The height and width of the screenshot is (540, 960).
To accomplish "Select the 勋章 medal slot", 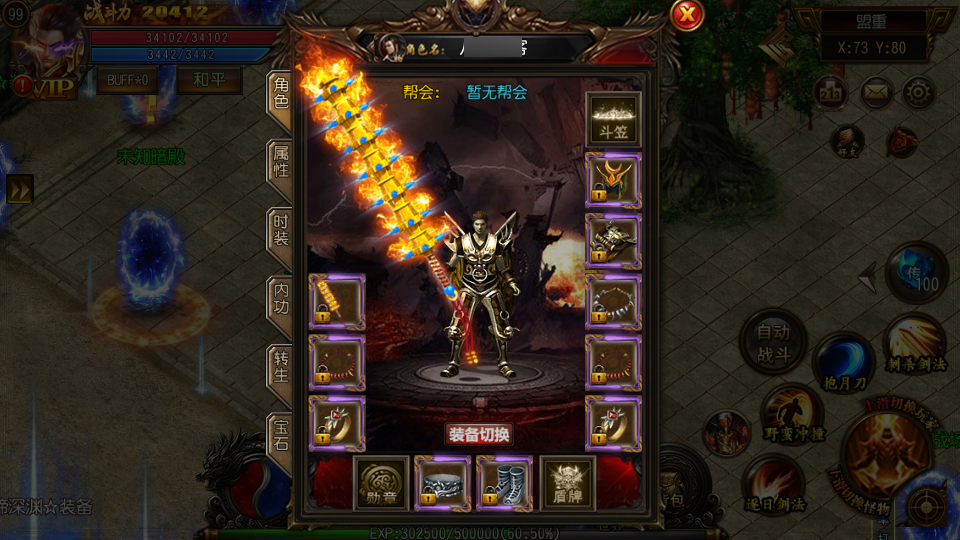I will [381, 483].
